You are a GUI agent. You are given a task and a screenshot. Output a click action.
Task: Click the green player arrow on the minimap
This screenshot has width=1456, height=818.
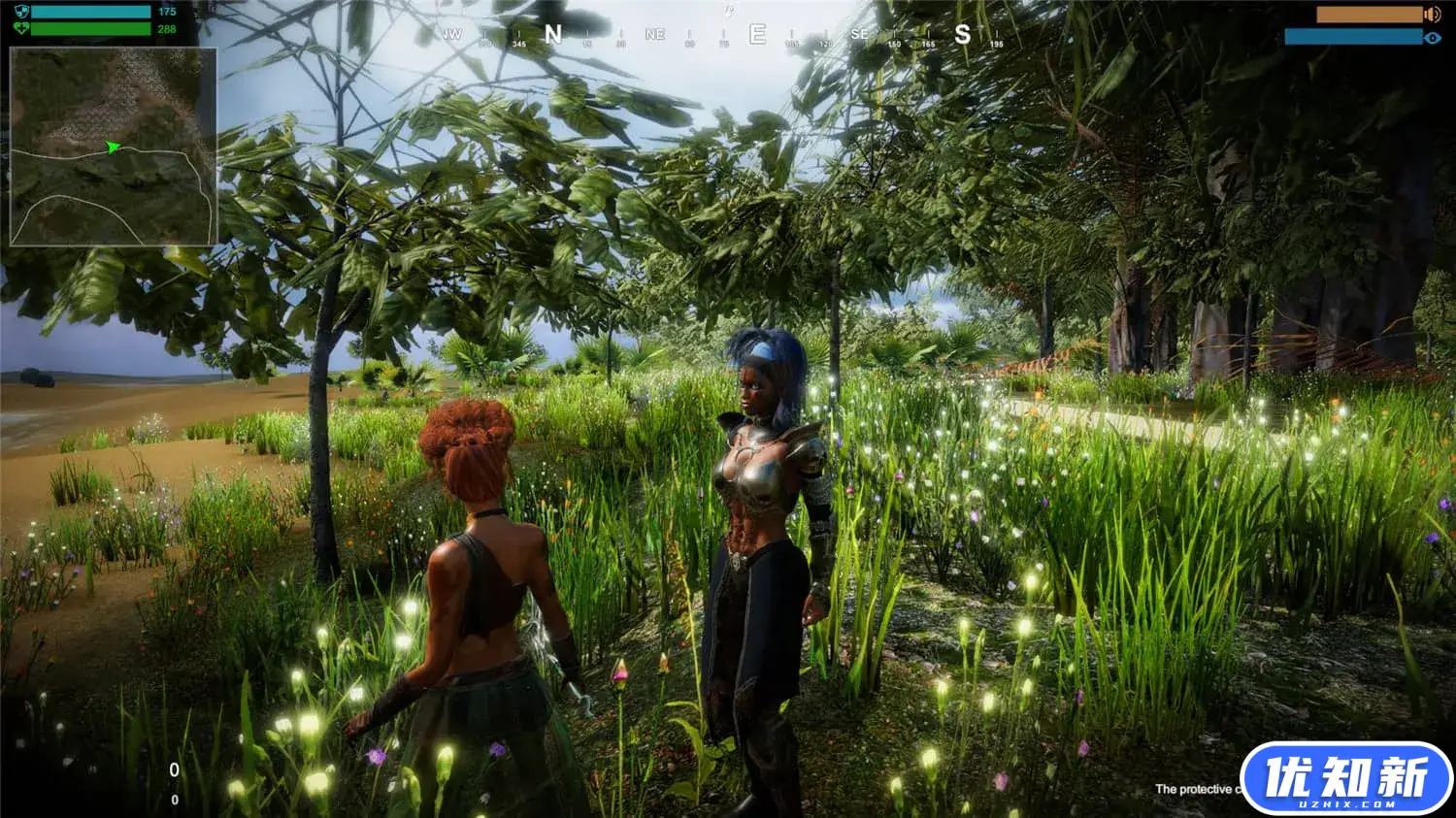tap(114, 147)
